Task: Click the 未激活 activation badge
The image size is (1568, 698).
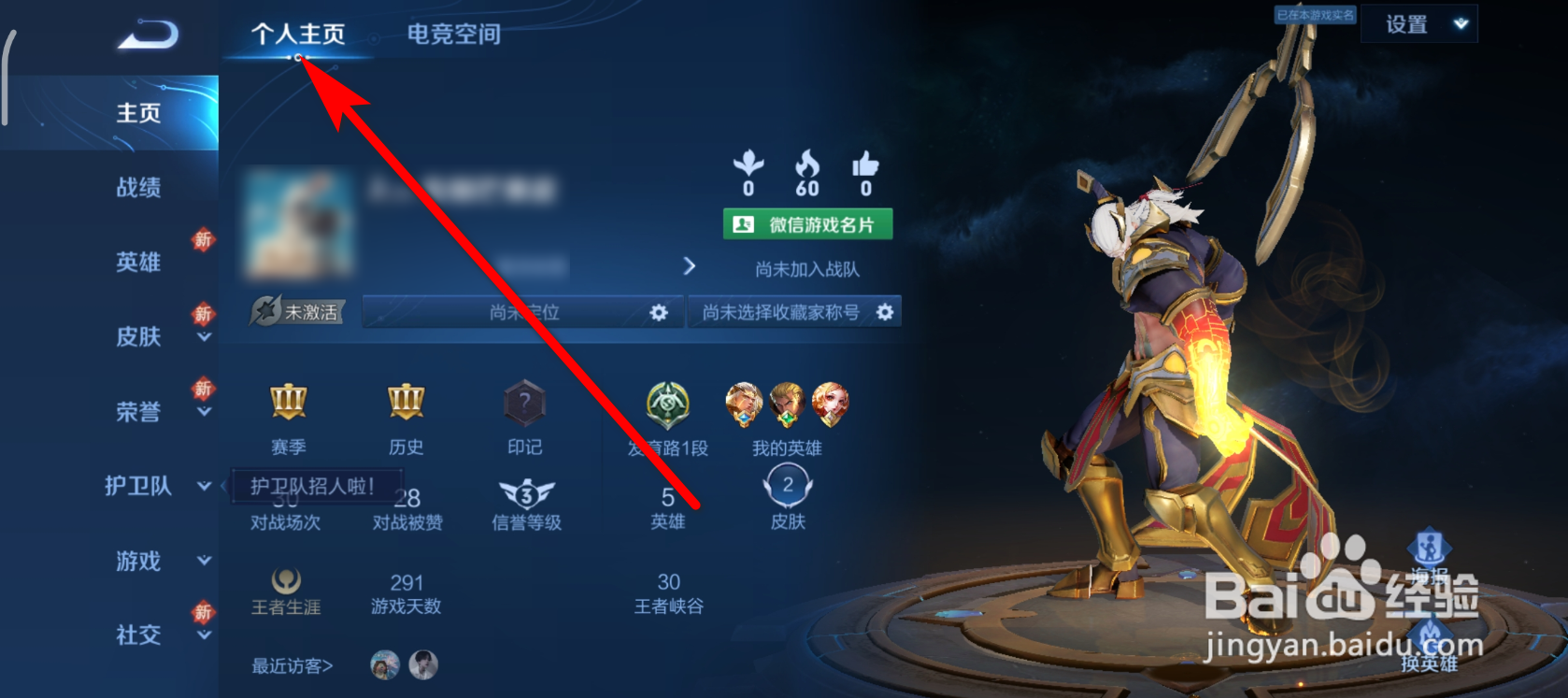Action: (x=297, y=312)
